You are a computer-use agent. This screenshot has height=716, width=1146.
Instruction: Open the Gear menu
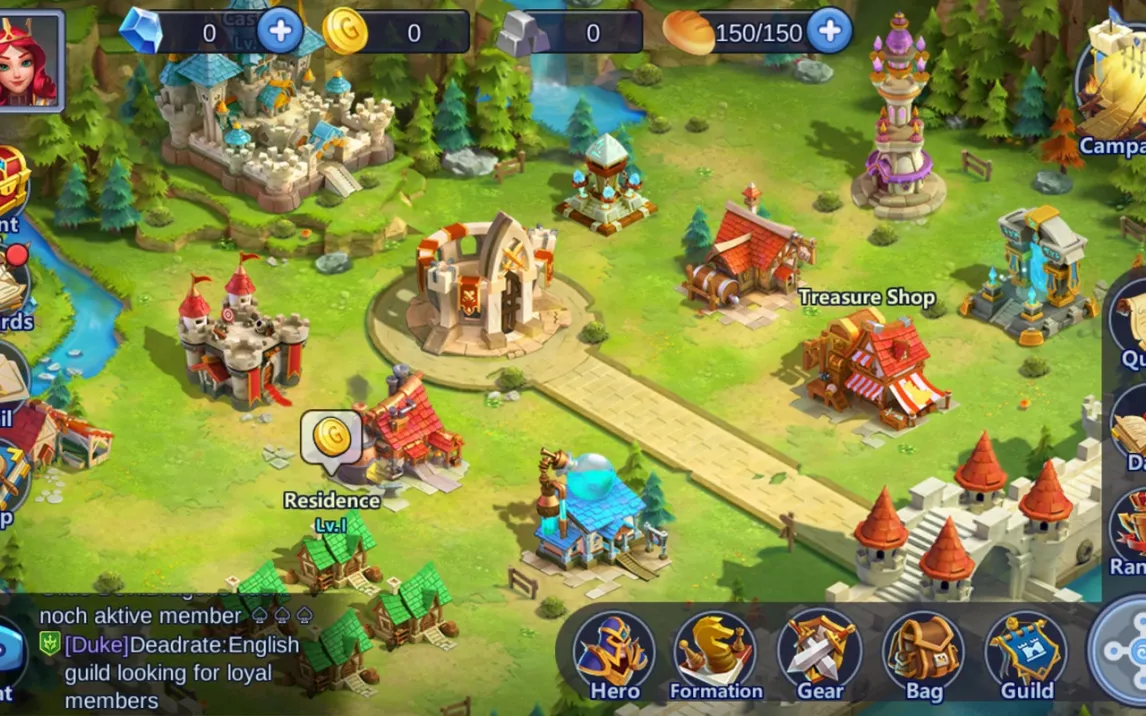pos(819,654)
